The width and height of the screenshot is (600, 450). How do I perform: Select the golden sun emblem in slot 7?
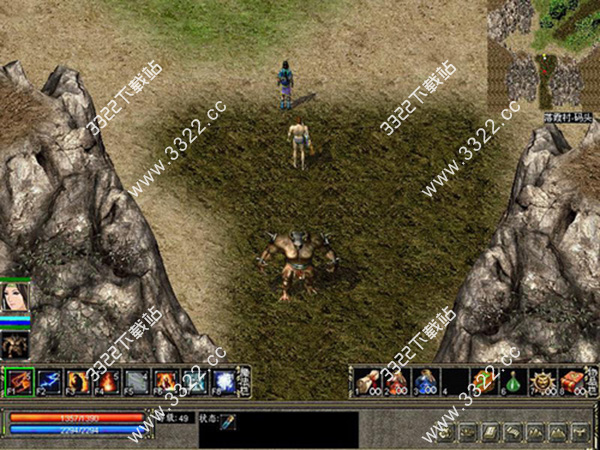click(543, 381)
